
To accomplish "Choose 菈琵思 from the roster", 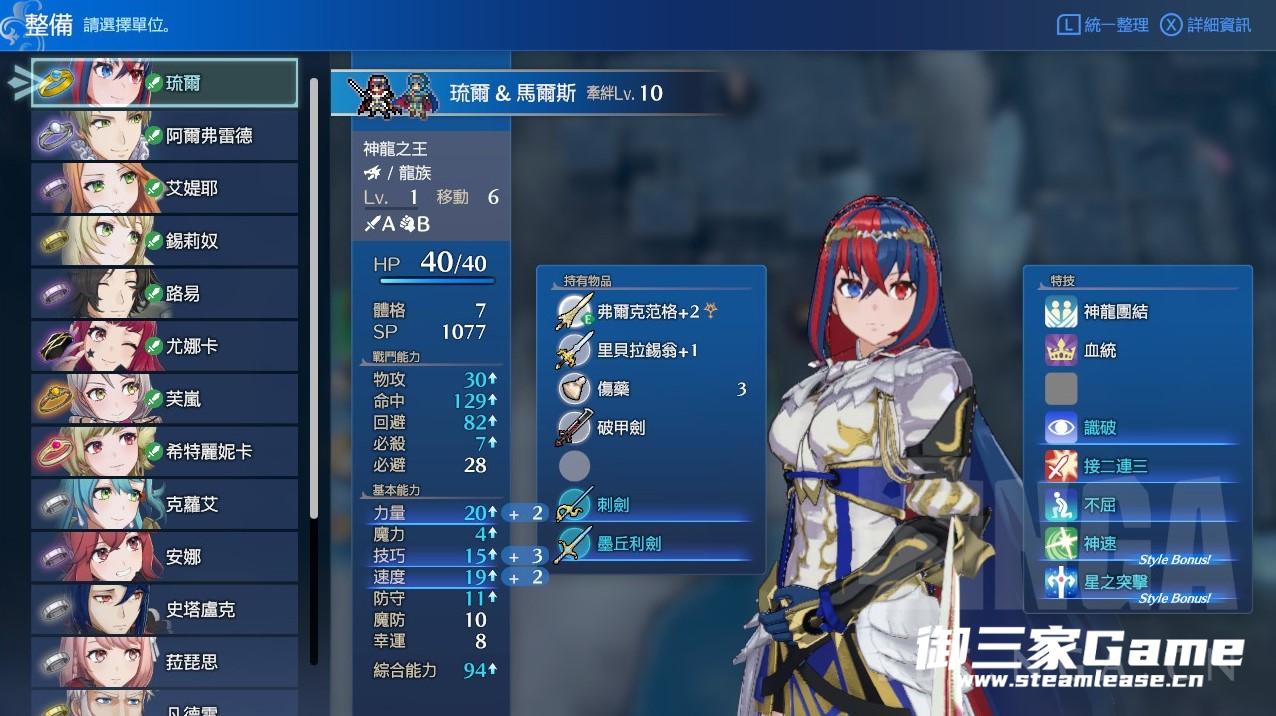I will pos(165,662).
